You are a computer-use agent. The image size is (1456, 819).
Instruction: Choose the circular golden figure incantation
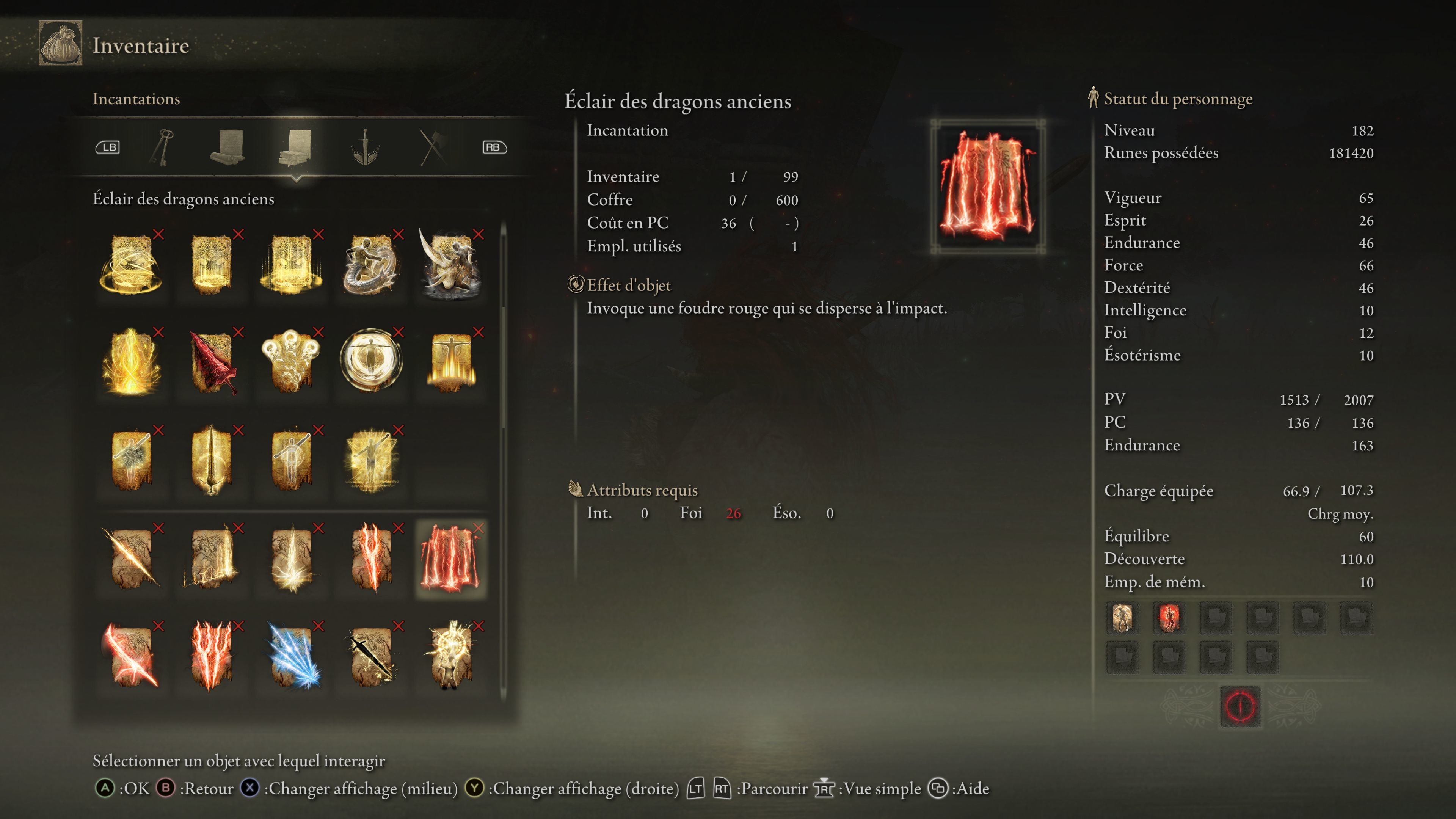click(x=371, y=360)
